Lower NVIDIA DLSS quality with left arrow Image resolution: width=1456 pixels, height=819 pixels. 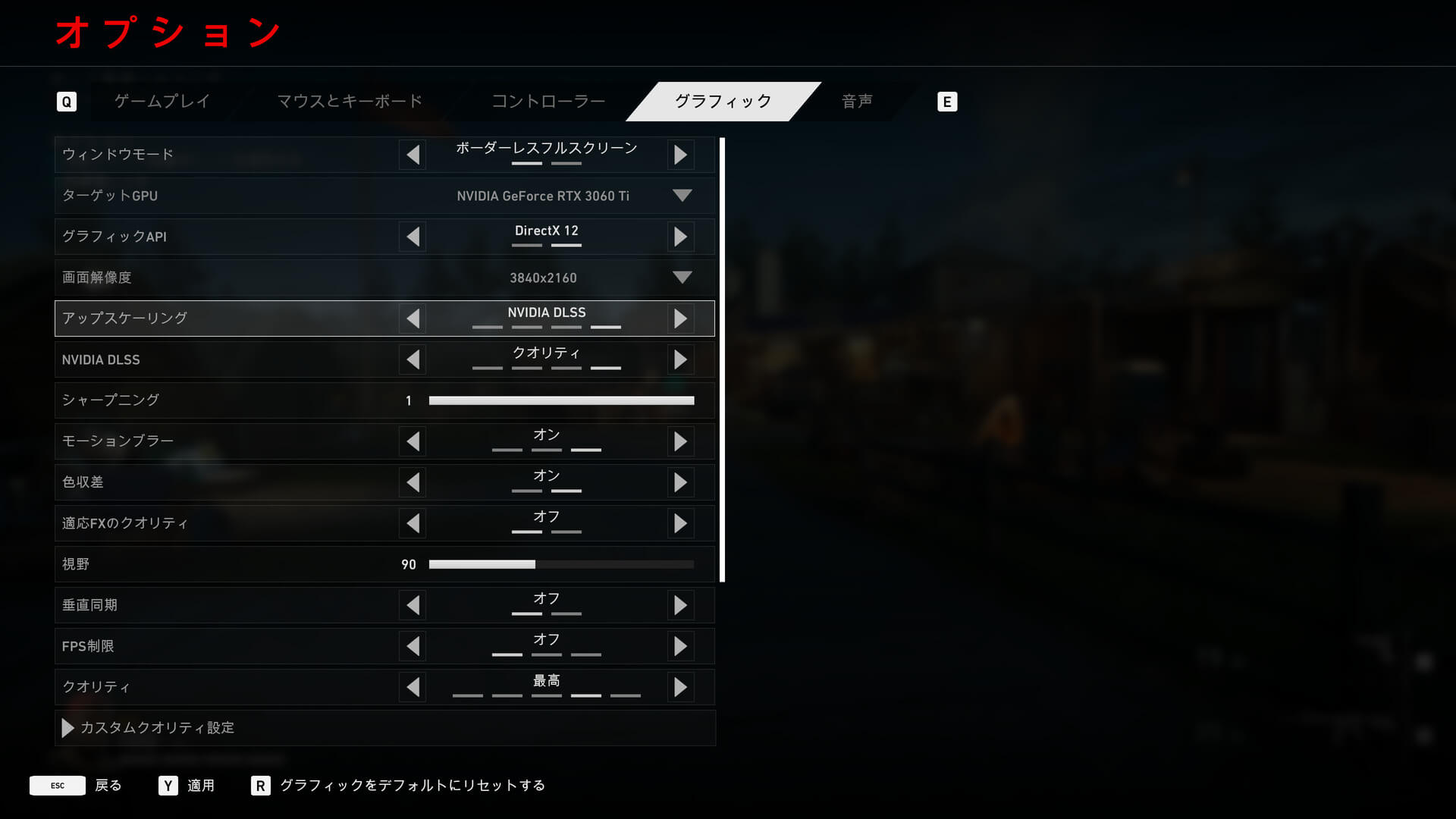click(x=413, y=359)
